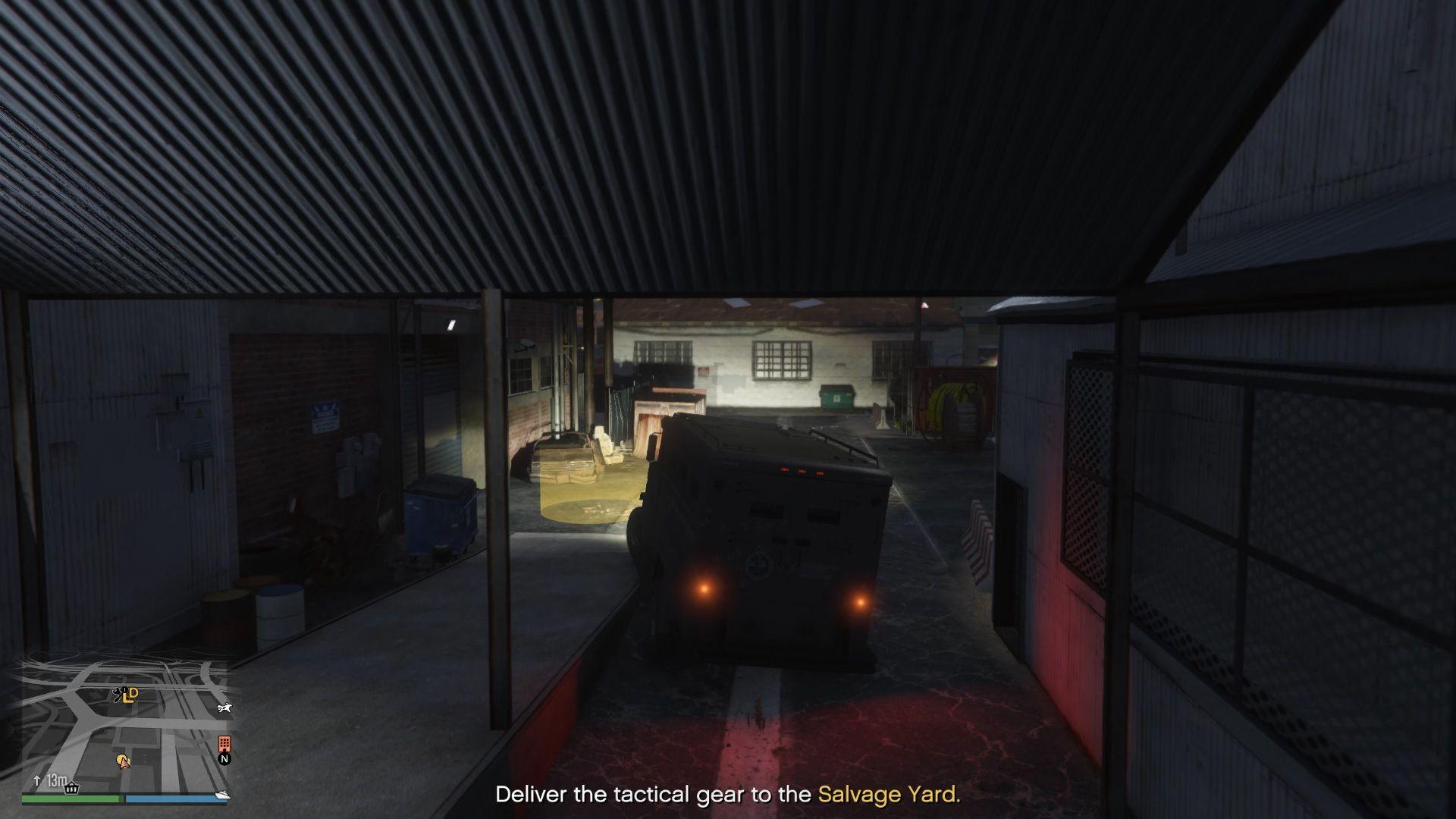Select the yellow waypoint circle on minimap
The width and height of the screenshot is (1456, 819).
tap(121, 758)
